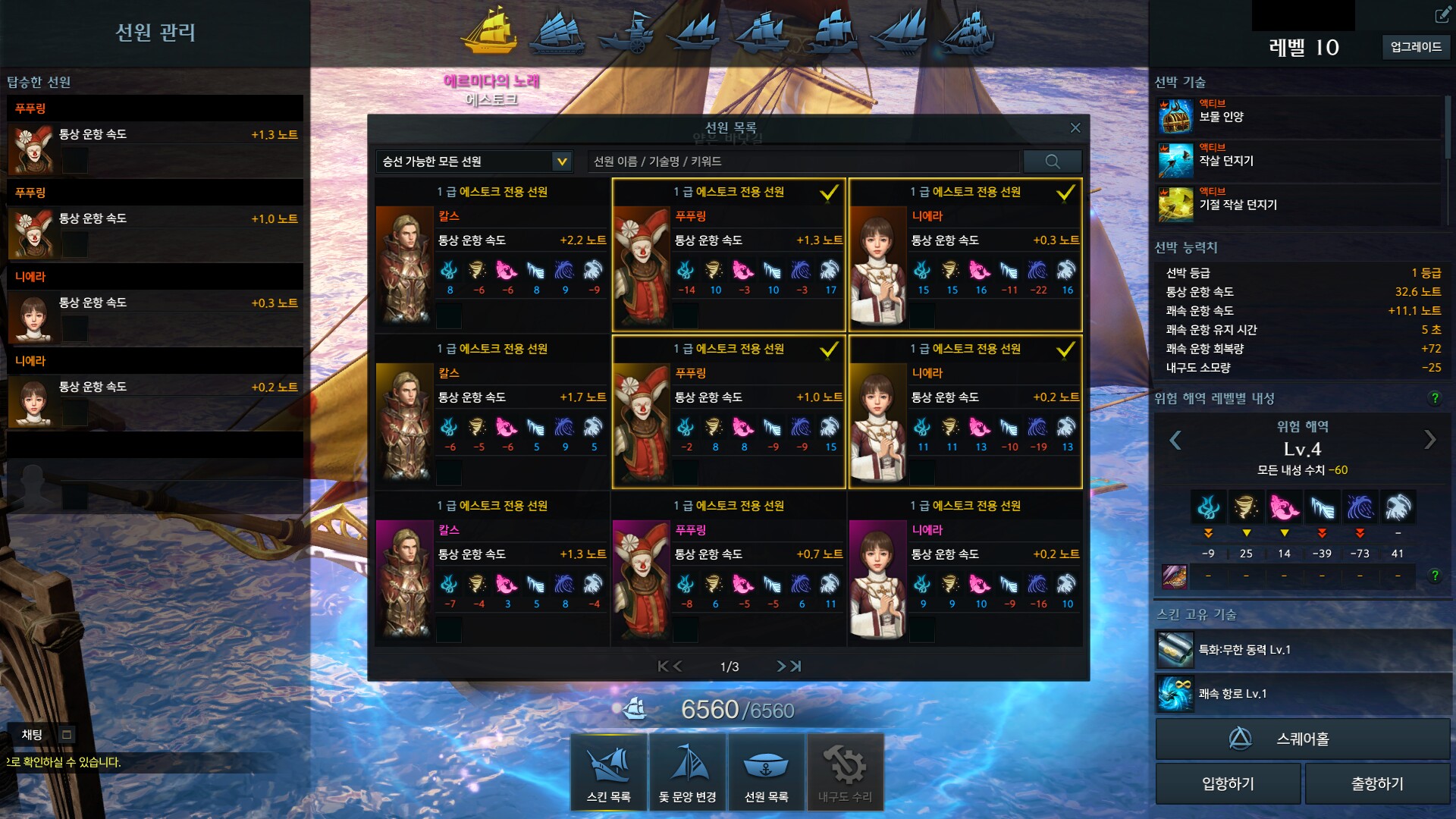Viewport: 1456px width, 819px height.
Task: Toggle the 채팅 chat checkbox
Action: click(65, 734)
